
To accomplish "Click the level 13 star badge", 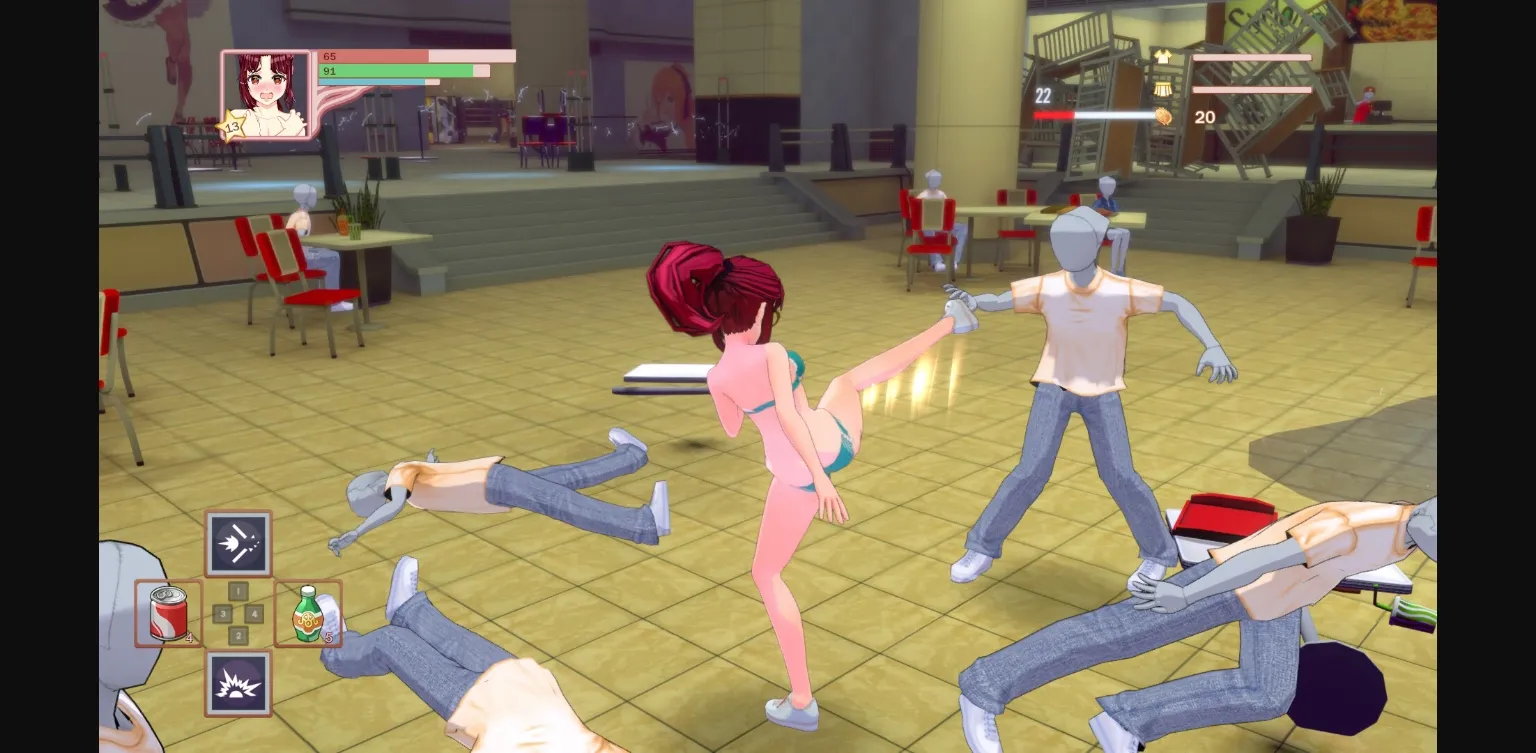I will coord(230,125).
